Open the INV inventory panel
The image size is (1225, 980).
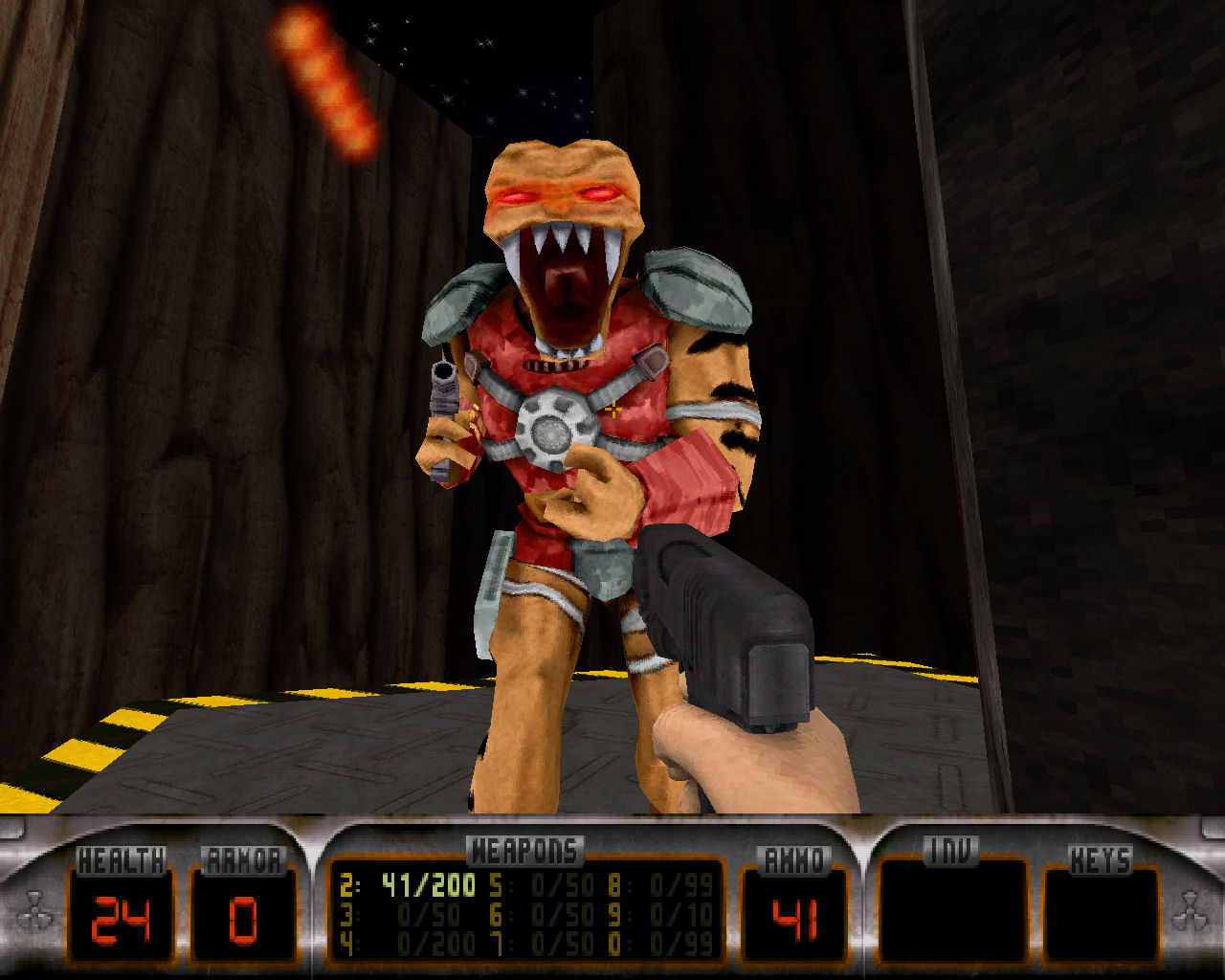pyautogui.click(x=951, y=910)
